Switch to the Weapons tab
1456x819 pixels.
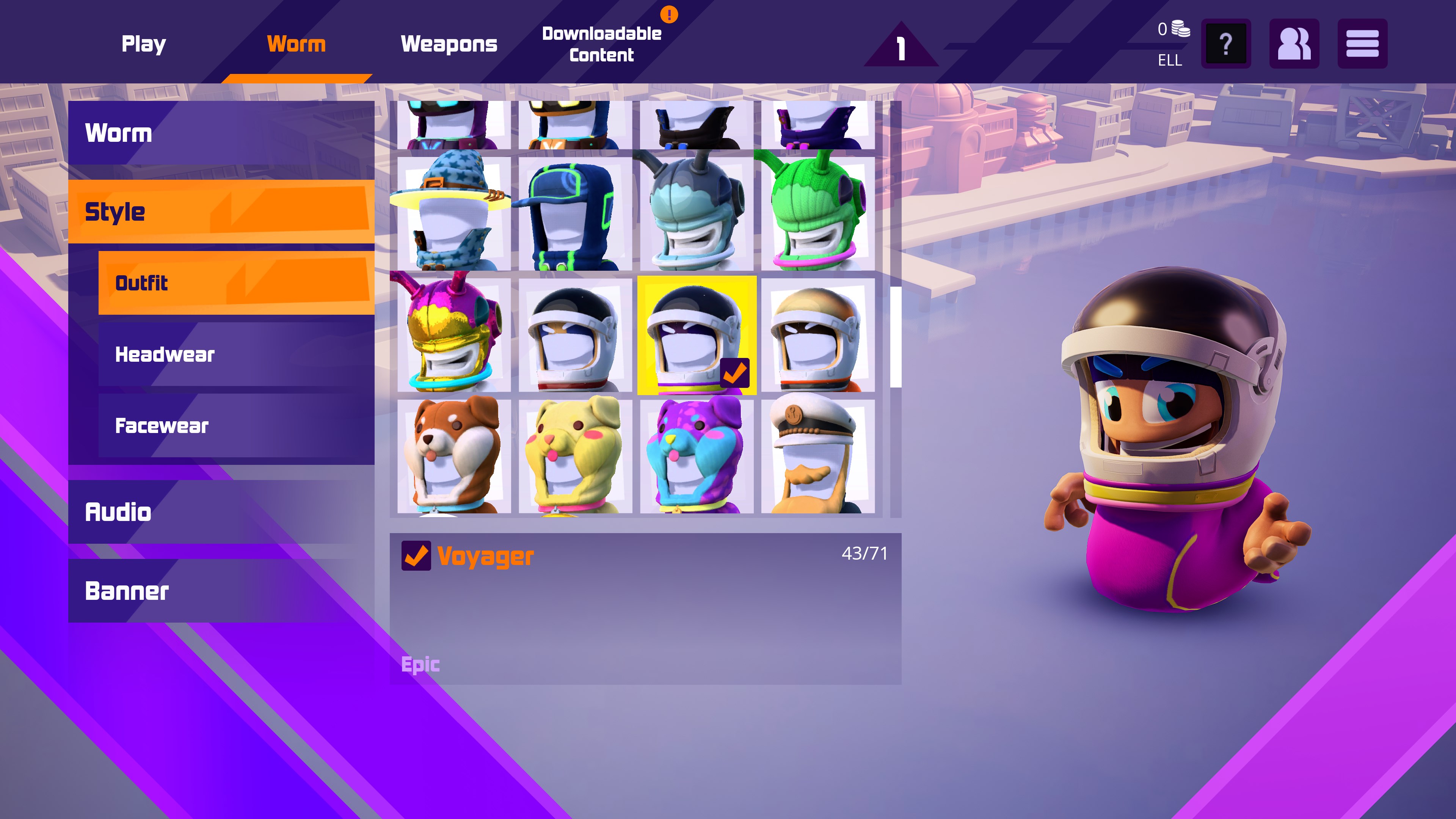click(x=450, y=44)
